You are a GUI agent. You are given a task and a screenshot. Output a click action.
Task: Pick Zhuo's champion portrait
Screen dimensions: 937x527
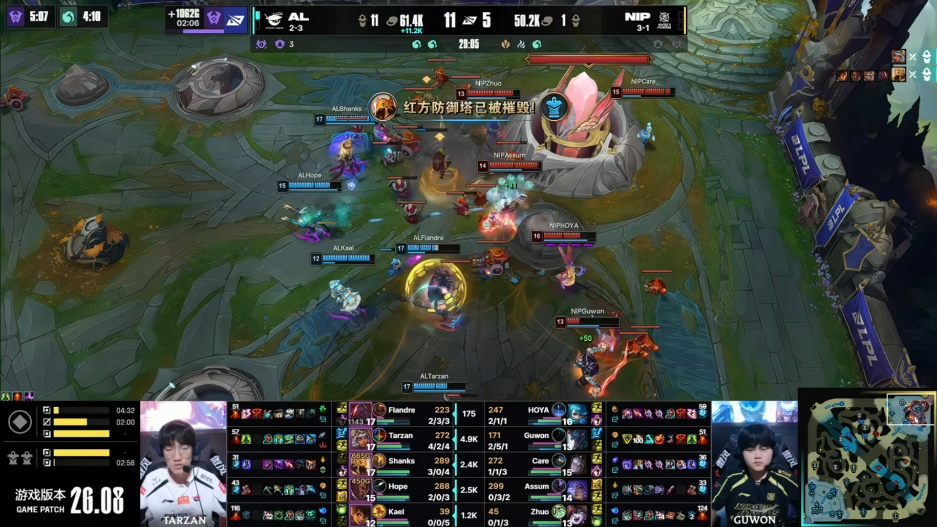[x=579, y=514]
